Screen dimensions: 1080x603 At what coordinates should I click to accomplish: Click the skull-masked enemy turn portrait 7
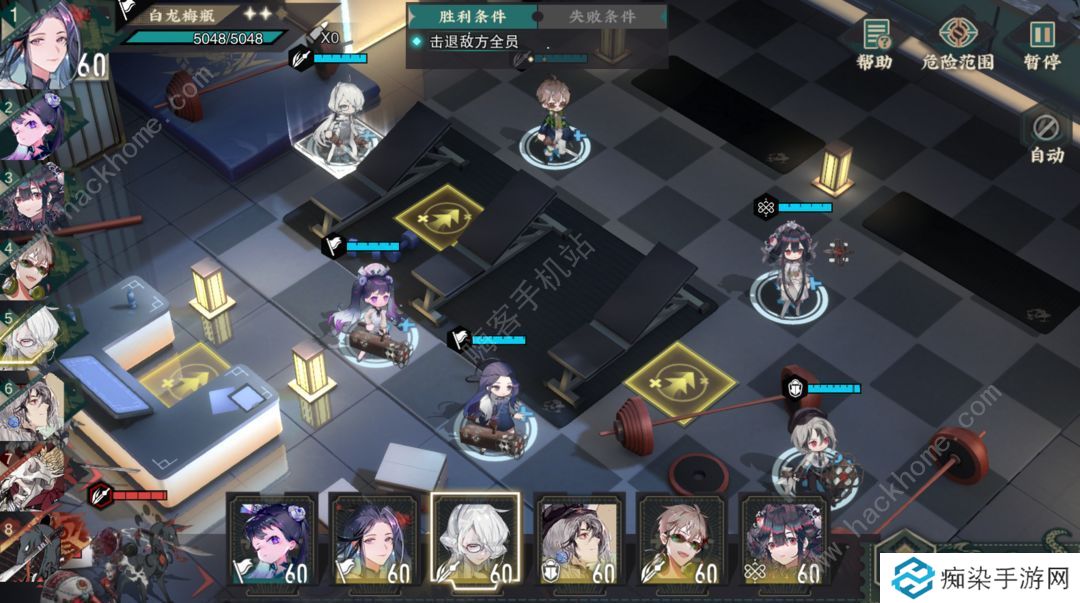coord(30,478)
